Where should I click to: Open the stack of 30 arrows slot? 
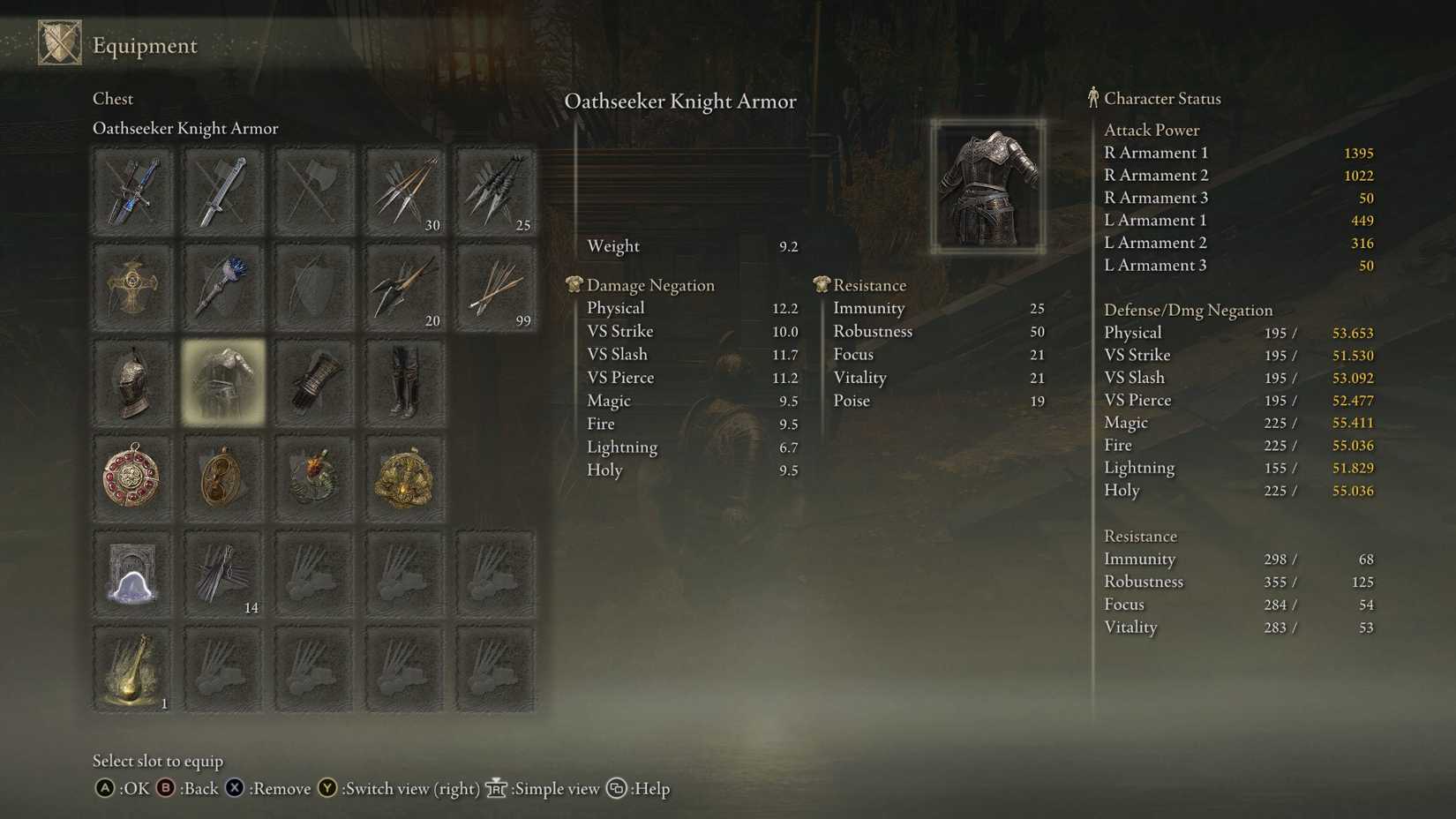[x=404, y=192]
